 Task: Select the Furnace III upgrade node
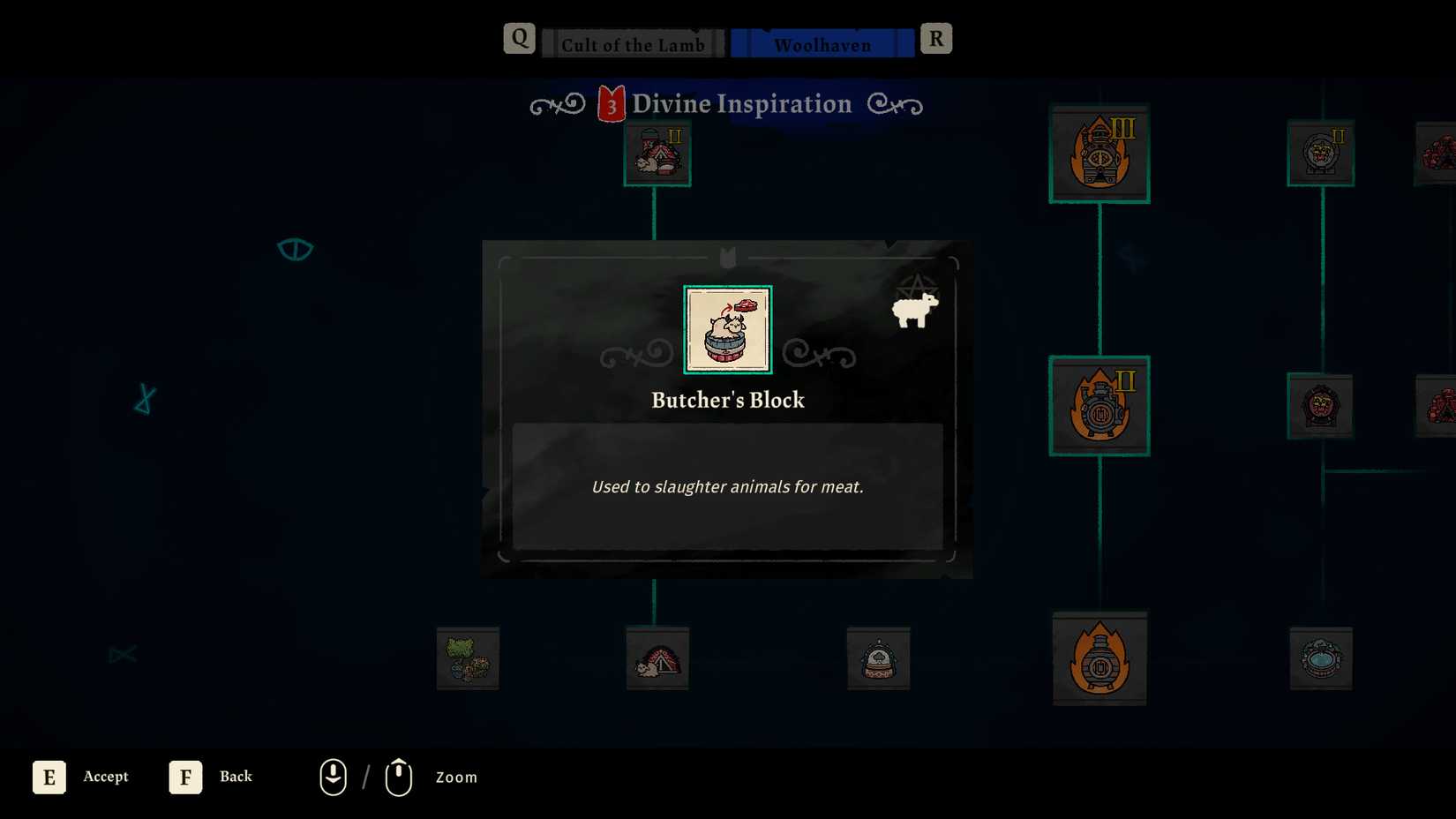(1099, 153)
